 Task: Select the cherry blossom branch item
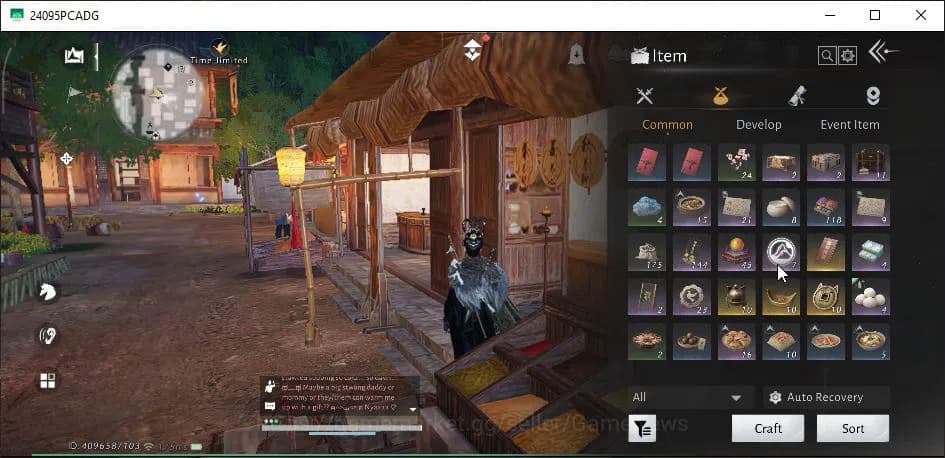(738, 162)
